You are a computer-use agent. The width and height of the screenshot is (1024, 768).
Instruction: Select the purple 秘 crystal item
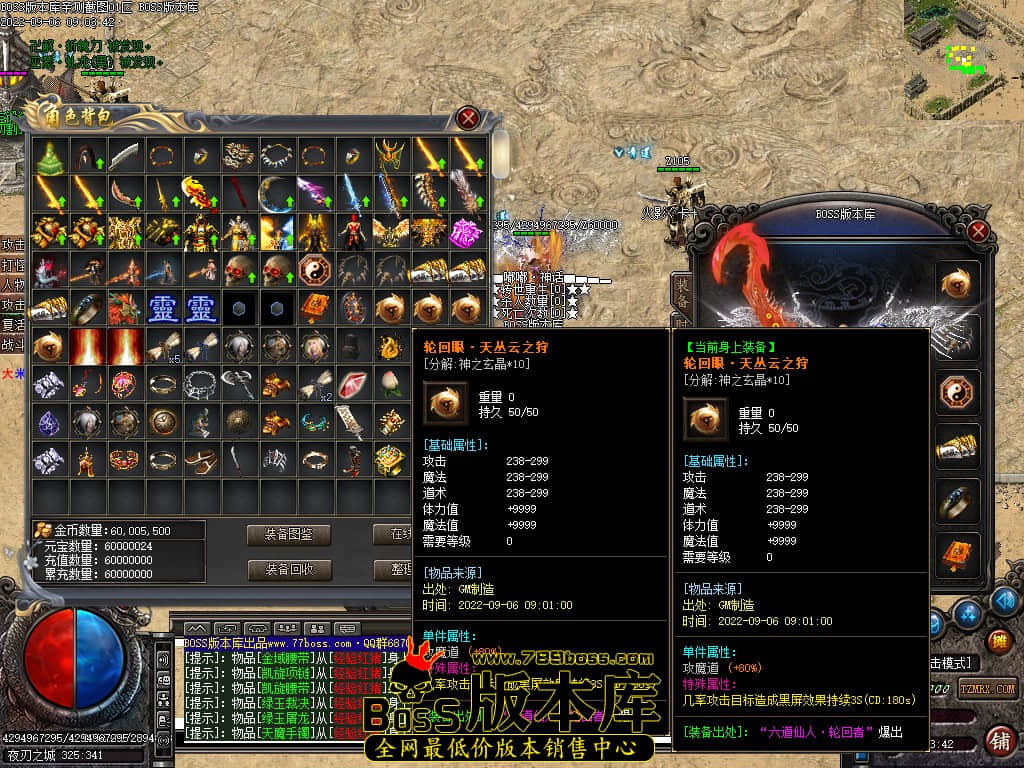pos(465,232)
